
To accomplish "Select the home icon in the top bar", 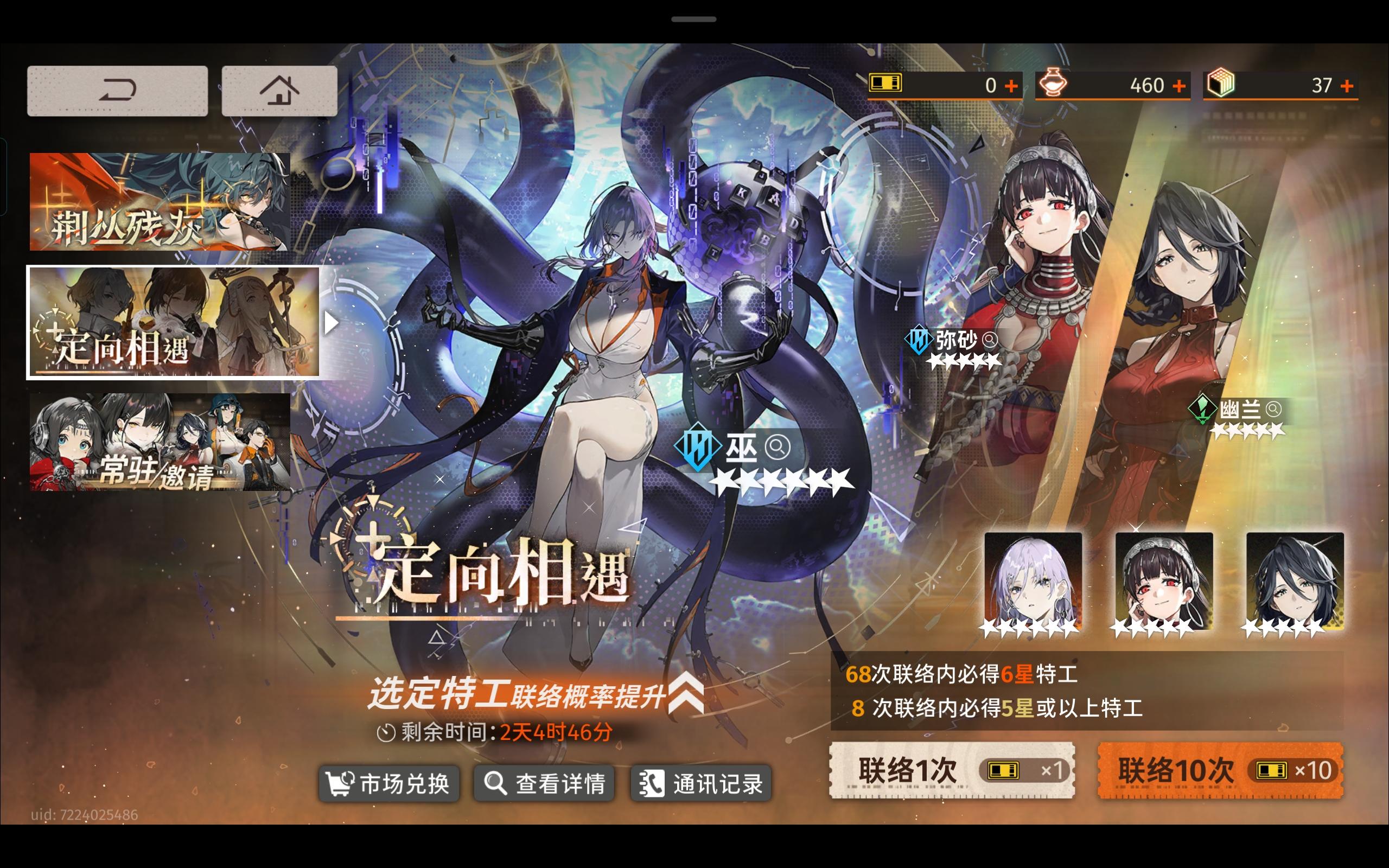I will 279,89.
